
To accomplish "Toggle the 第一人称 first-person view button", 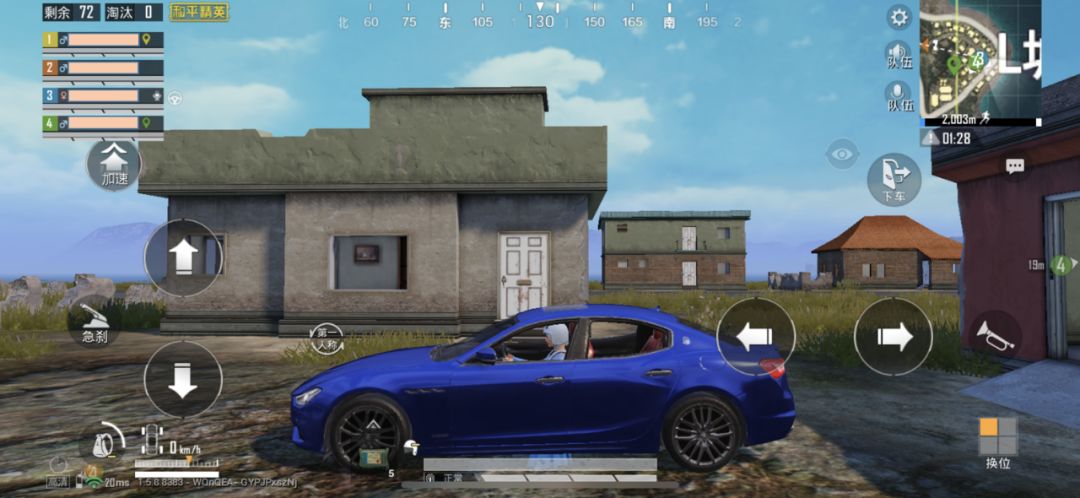I will click(327, 336).
